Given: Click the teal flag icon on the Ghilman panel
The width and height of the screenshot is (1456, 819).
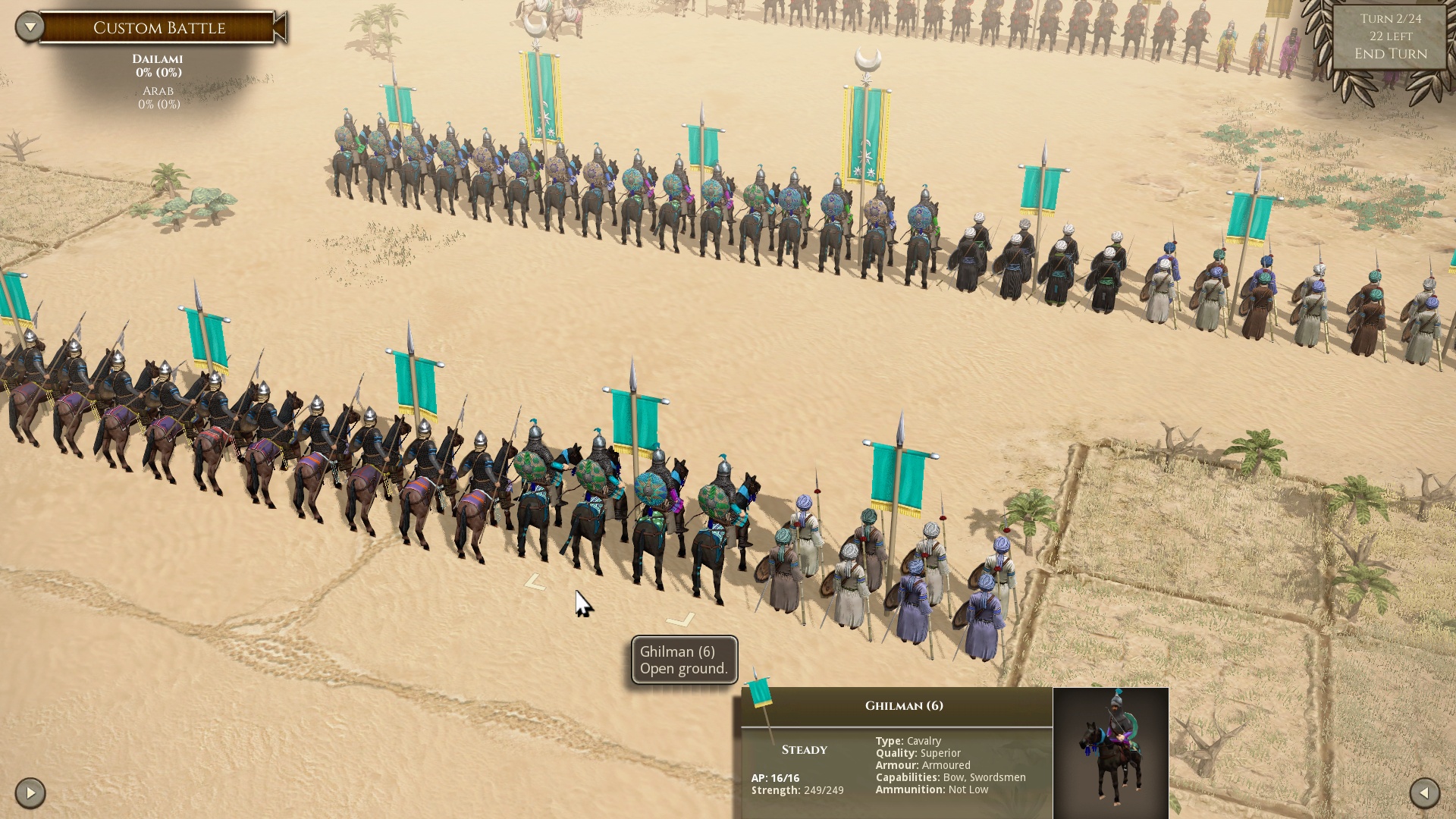Looking at the screenshot, I should tap(760, 693).
